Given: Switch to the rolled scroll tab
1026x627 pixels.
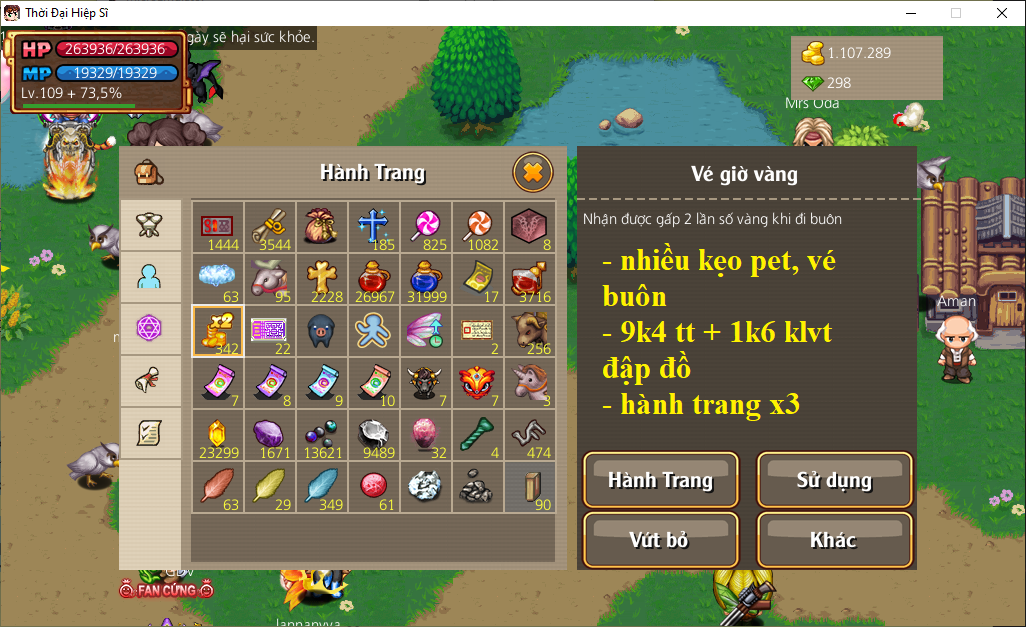Looking at the screenshot, I should 150,380.
